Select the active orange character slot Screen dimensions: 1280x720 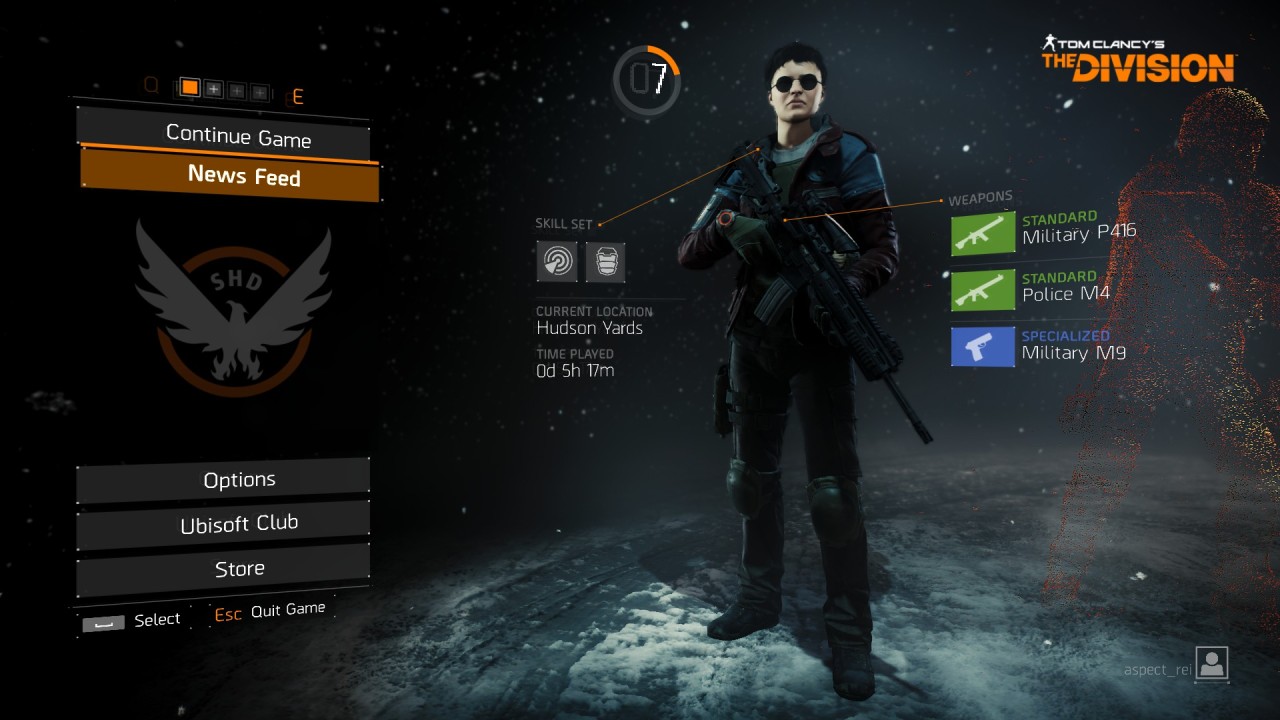[x=190, y=88]
